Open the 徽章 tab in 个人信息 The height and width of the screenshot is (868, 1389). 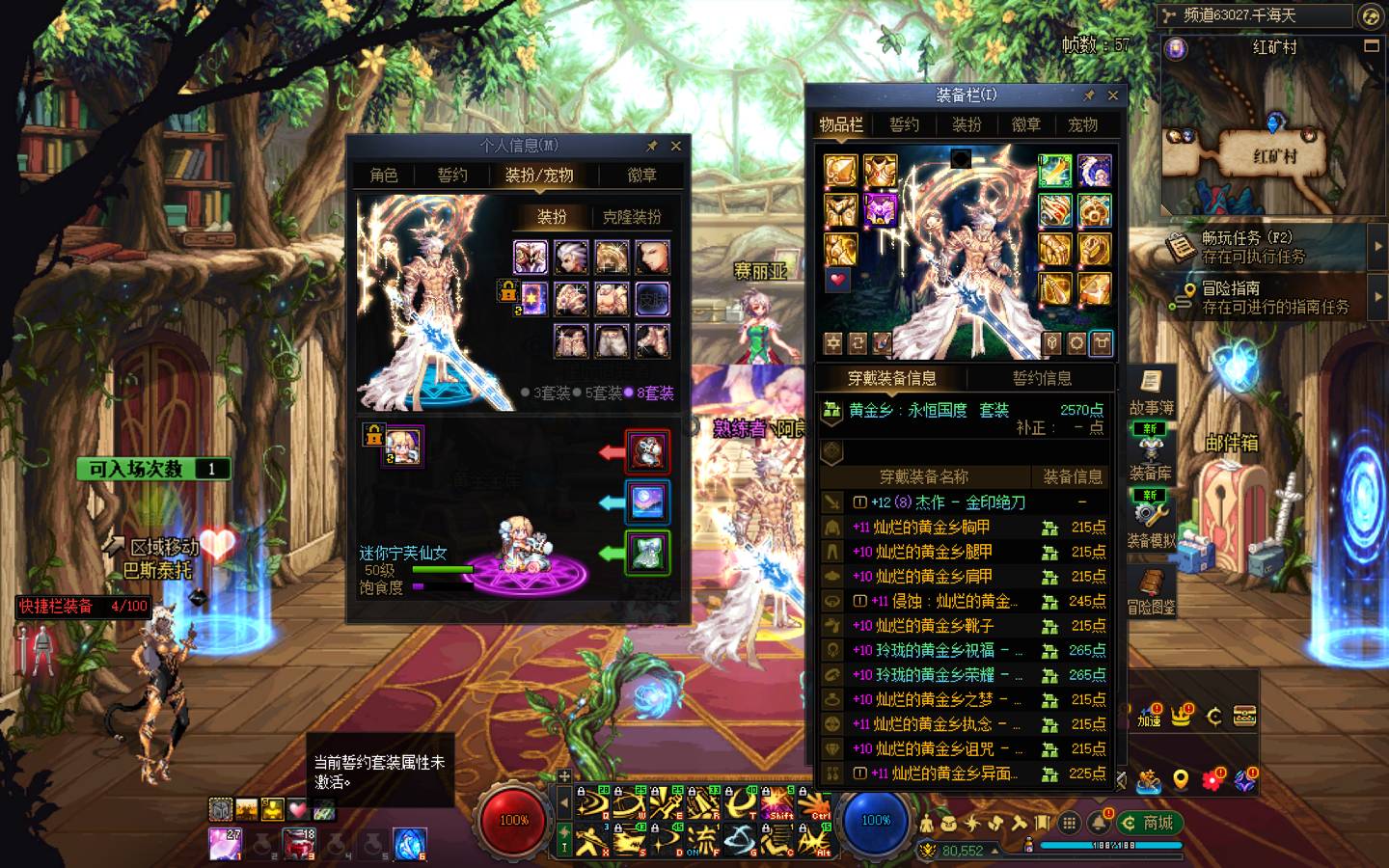[x=641, y=175]
